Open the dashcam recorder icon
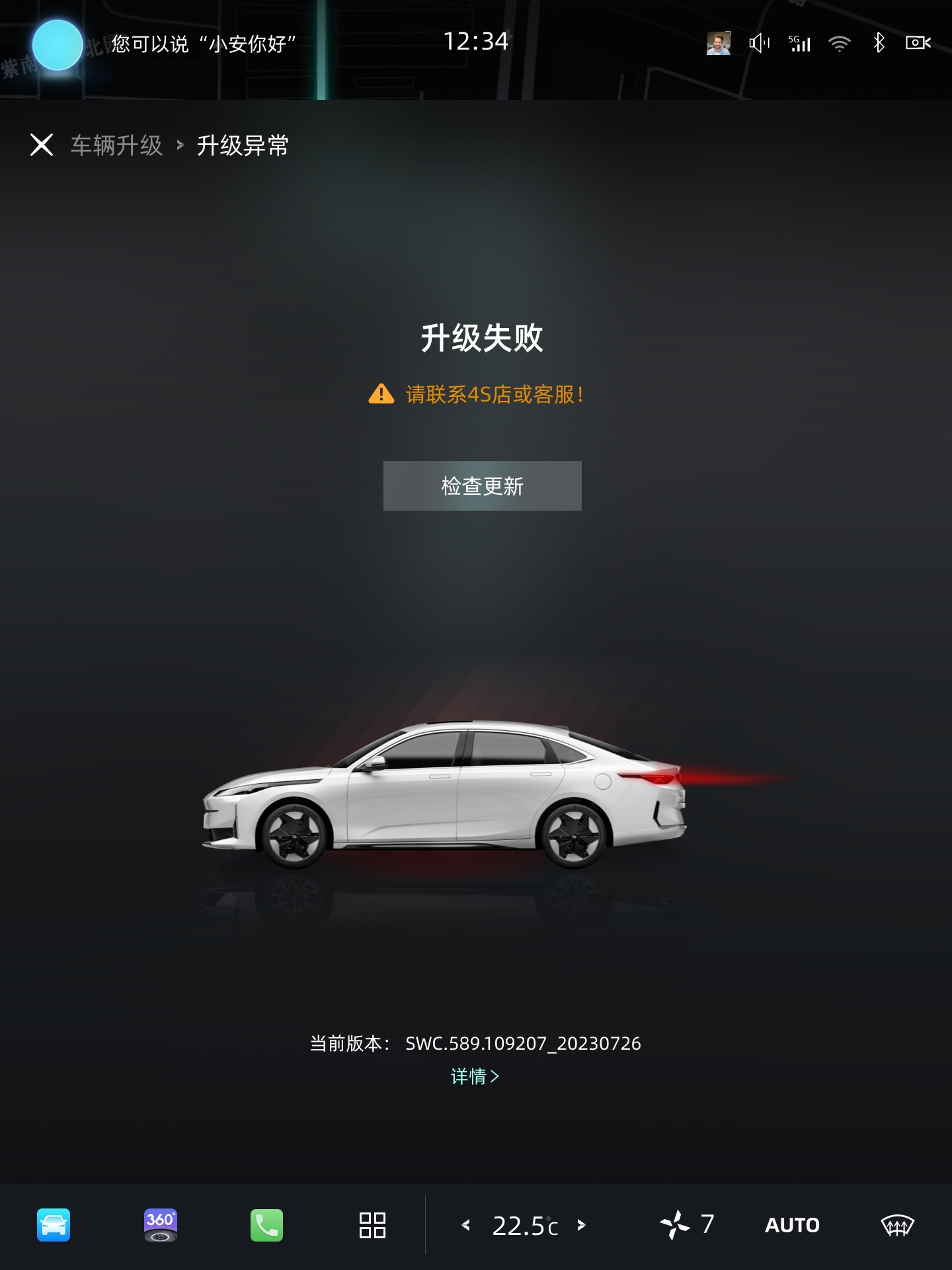 (x=918, y=44)
